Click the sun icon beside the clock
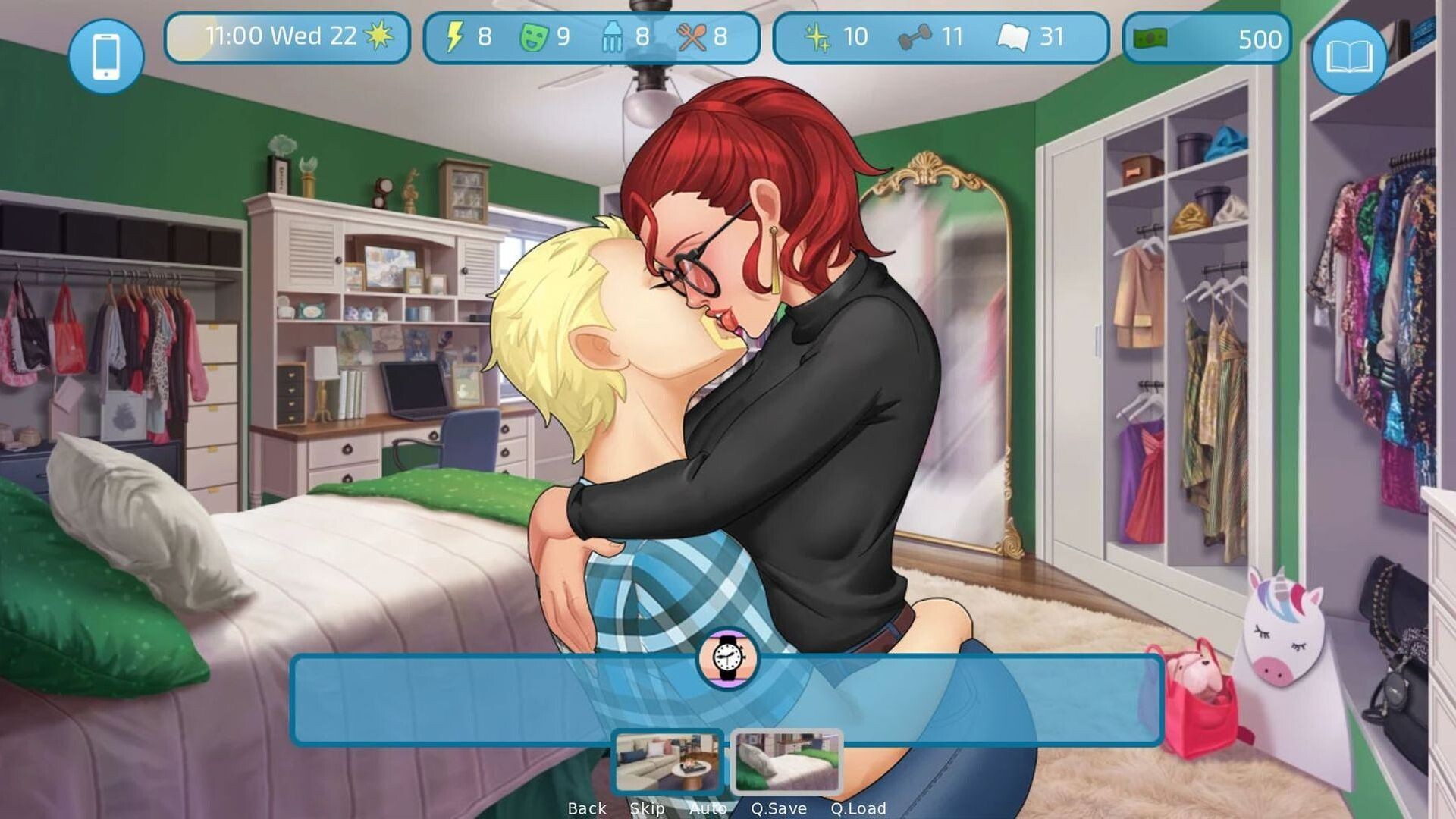 click(378, 33)
